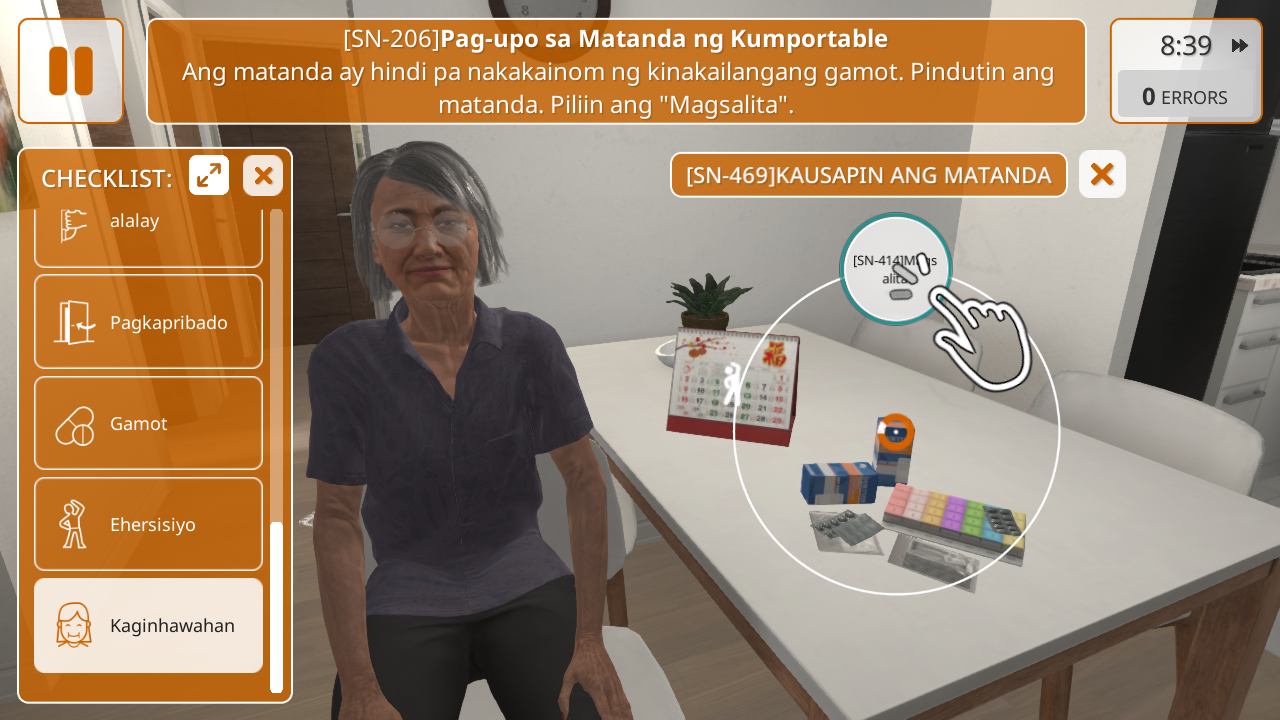Choose the Magsalita talk option
This screenshot has width=1280, height=720.
[x=895, y=269]
